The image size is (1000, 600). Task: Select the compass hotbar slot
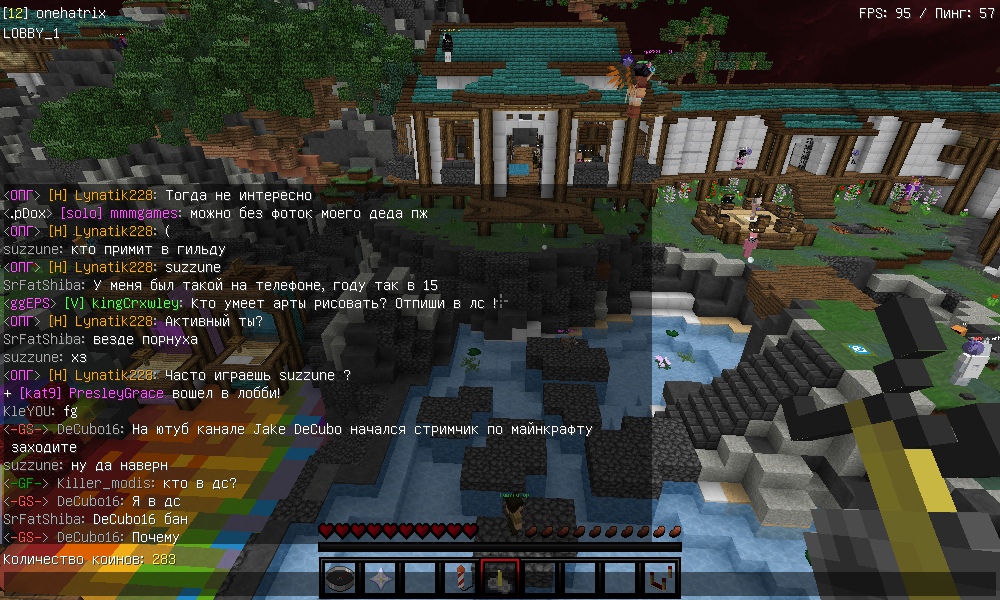(x=340, y=577)
